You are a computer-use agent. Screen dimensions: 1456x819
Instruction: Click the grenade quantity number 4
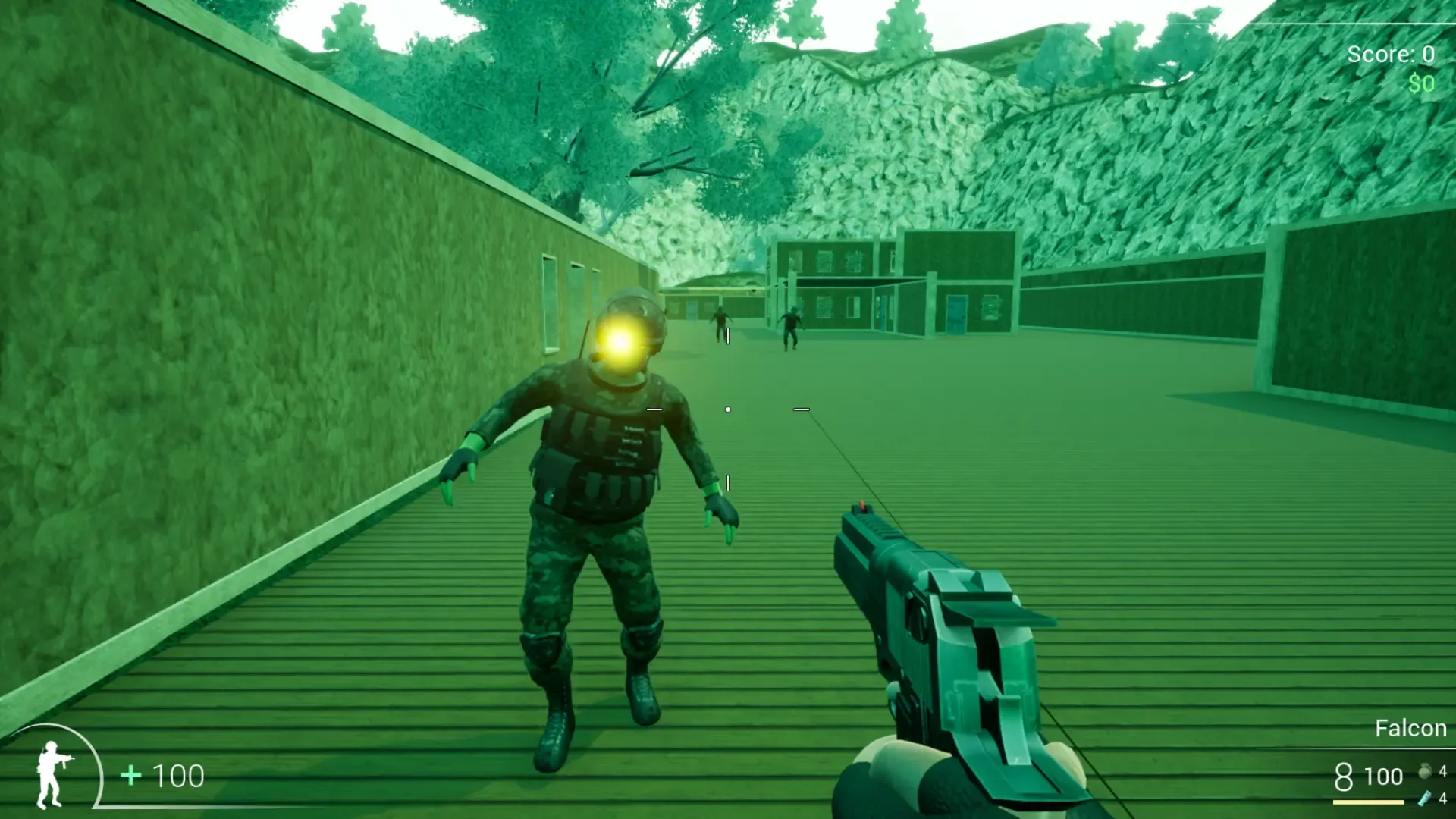(1443, 771)
